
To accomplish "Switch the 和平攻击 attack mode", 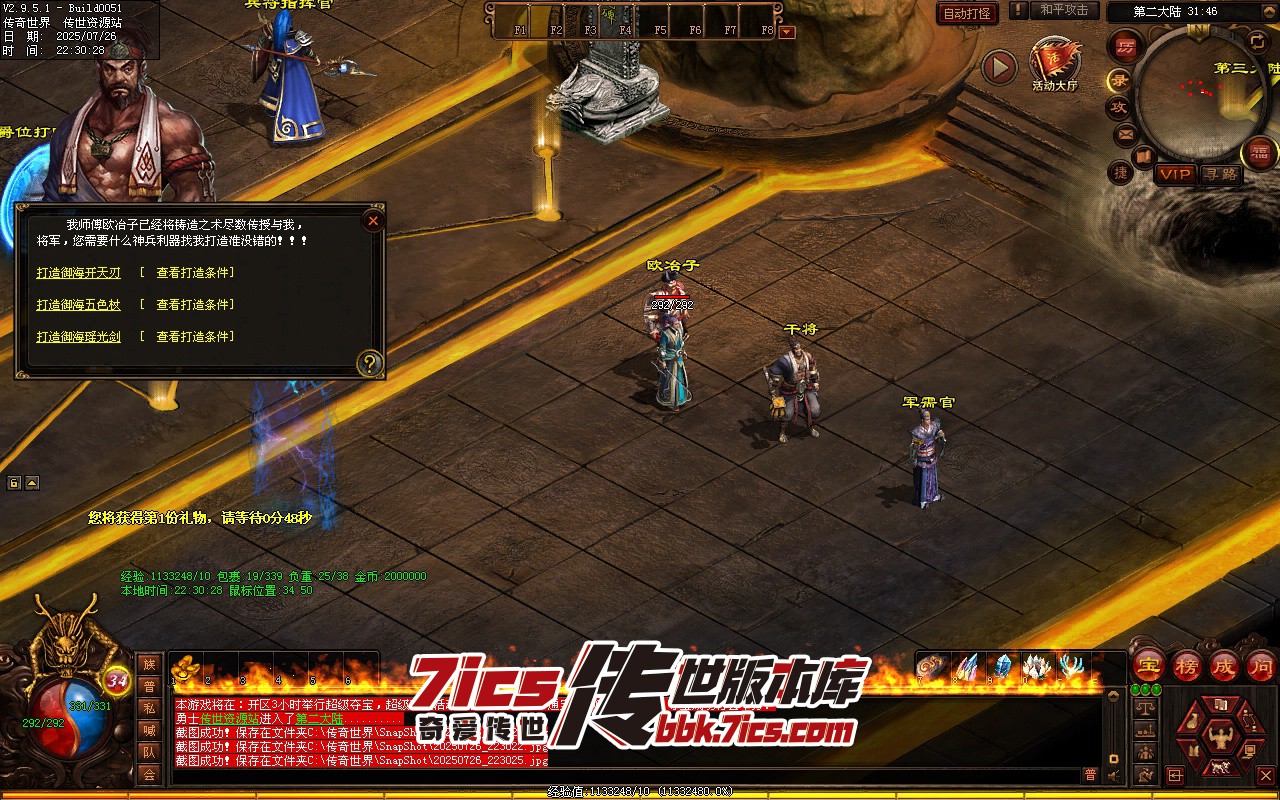I will 1064,11.
